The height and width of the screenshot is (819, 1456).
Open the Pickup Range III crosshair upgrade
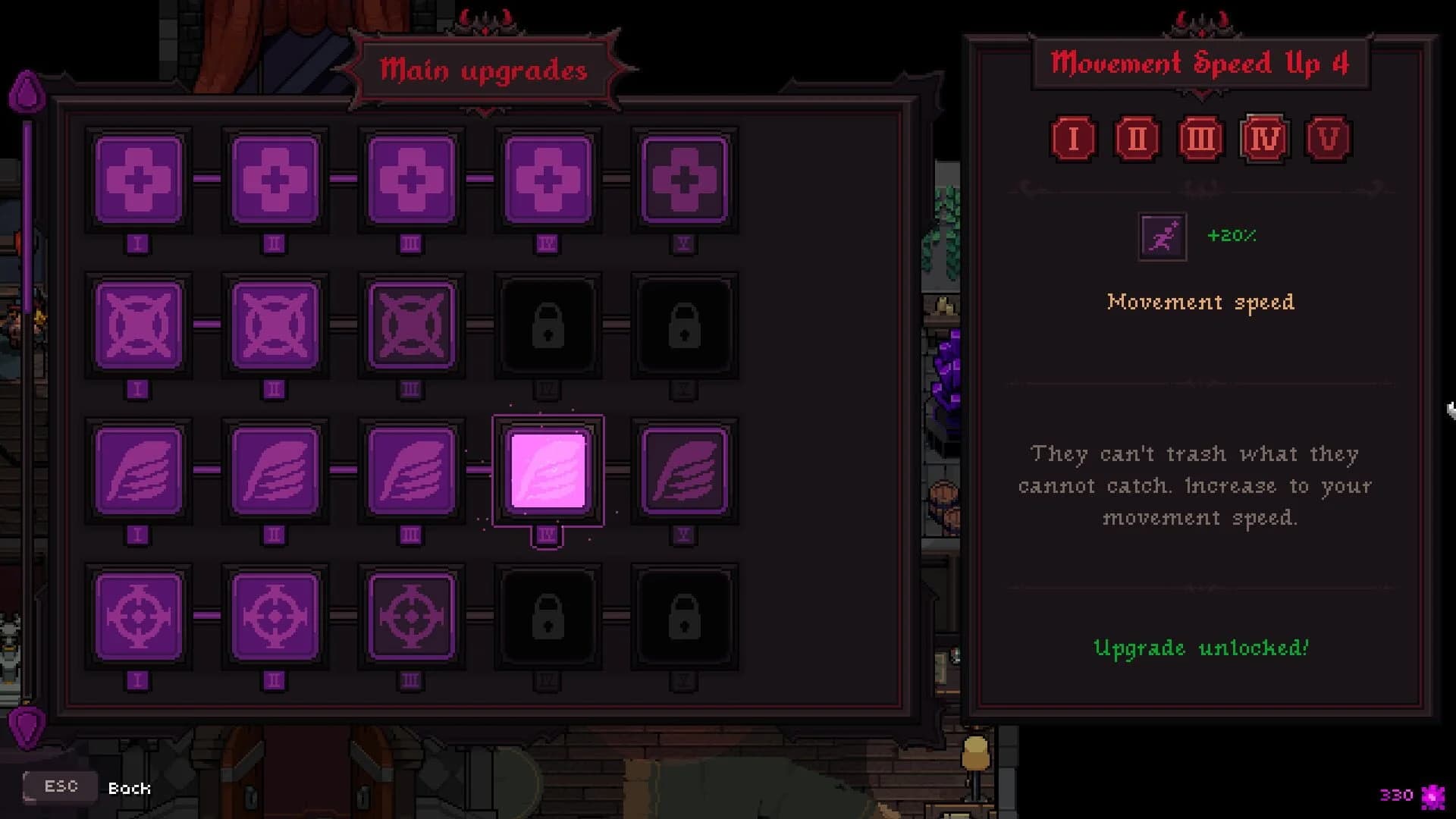click(x=412, y=616)
